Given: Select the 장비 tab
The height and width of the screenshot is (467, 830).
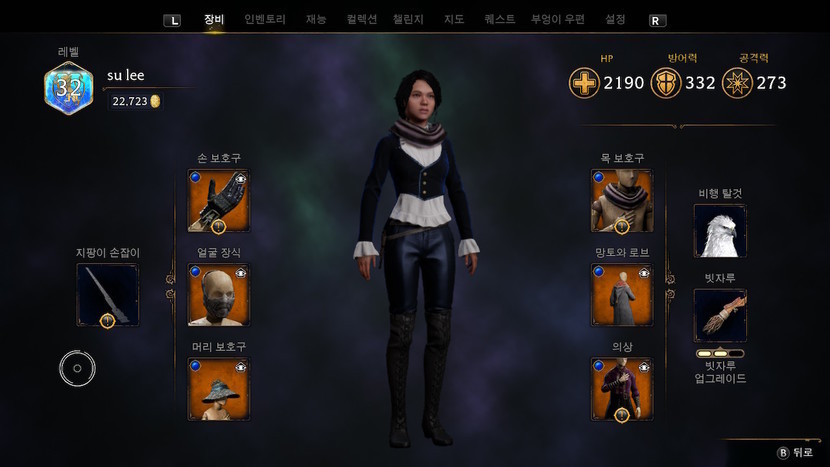Looking at the screenshot, I should pos(214,19).
